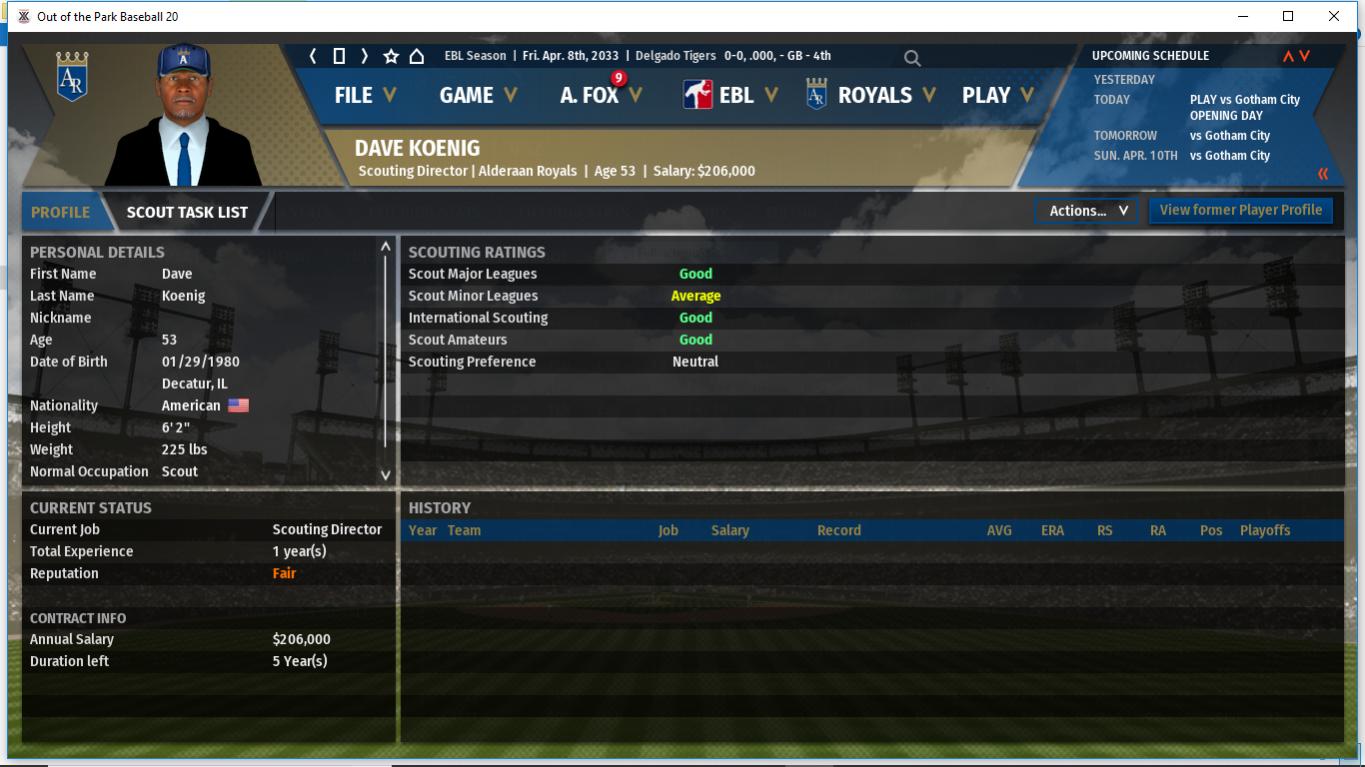Click Personal Details scrollbar down arrow

tap(385, 475)
